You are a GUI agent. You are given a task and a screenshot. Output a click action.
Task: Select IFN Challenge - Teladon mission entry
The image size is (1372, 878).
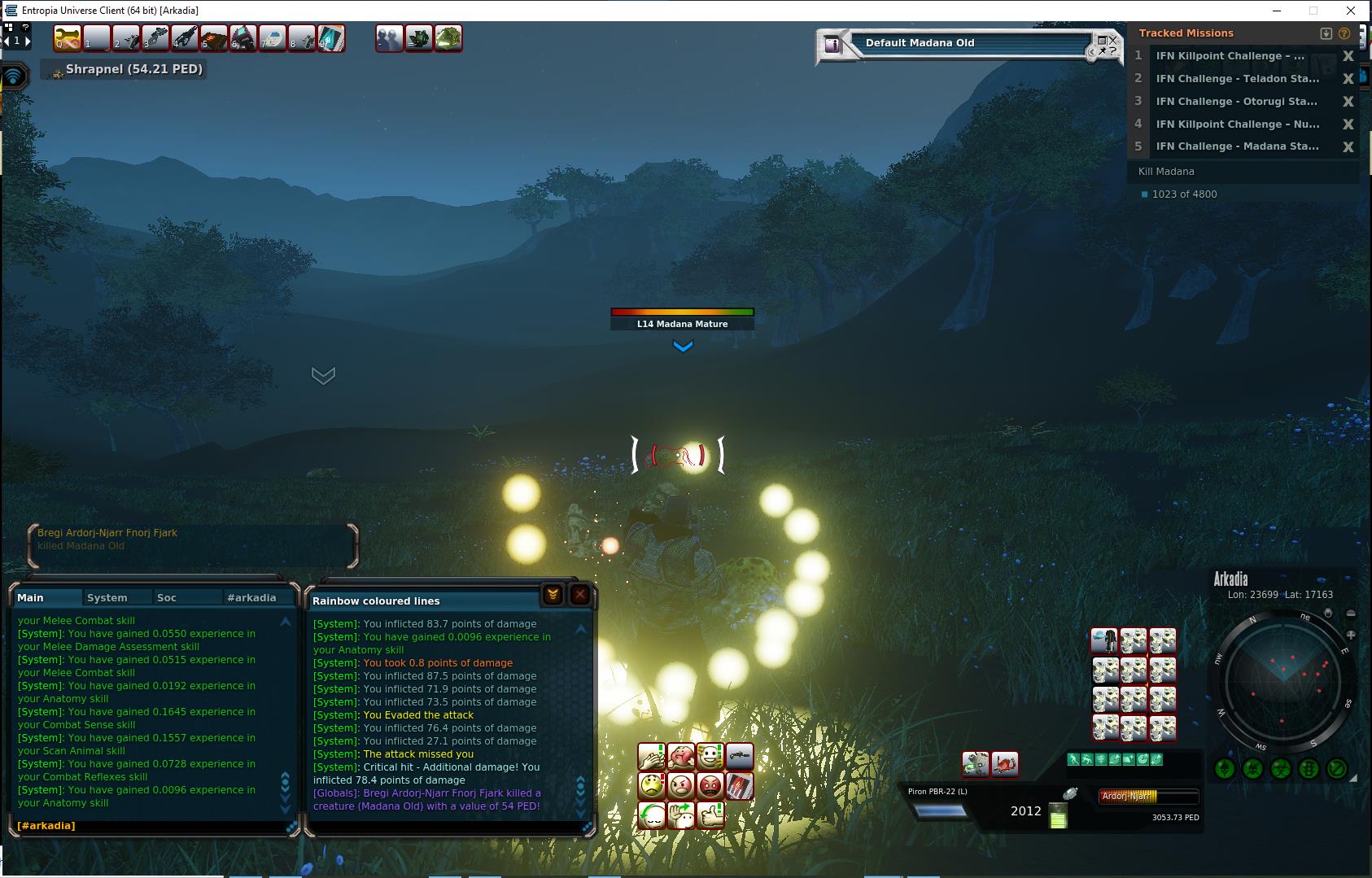tap(1237, 79)
